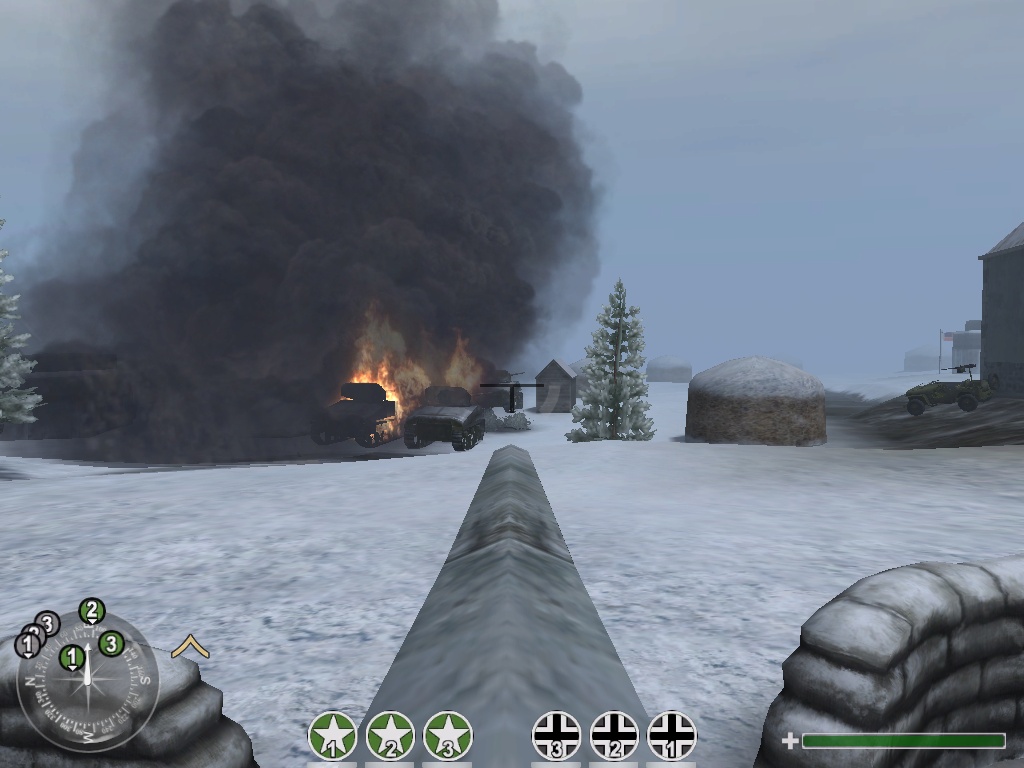
Task: Choose German cross objective icon number 1
Action: point(672,736)
